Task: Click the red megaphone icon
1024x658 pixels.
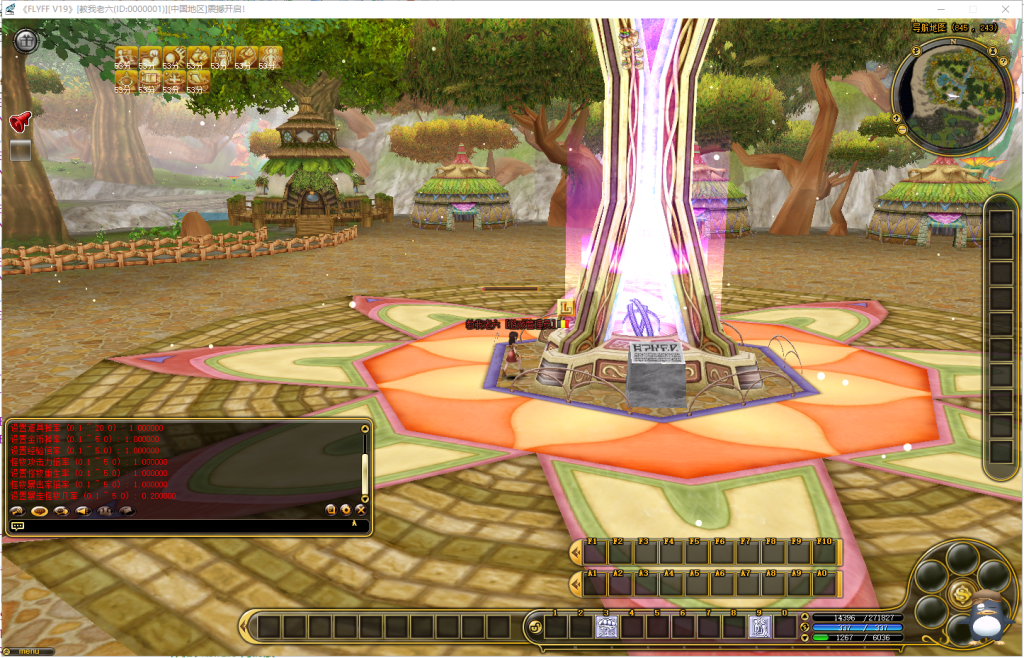Action: (21, 122)
